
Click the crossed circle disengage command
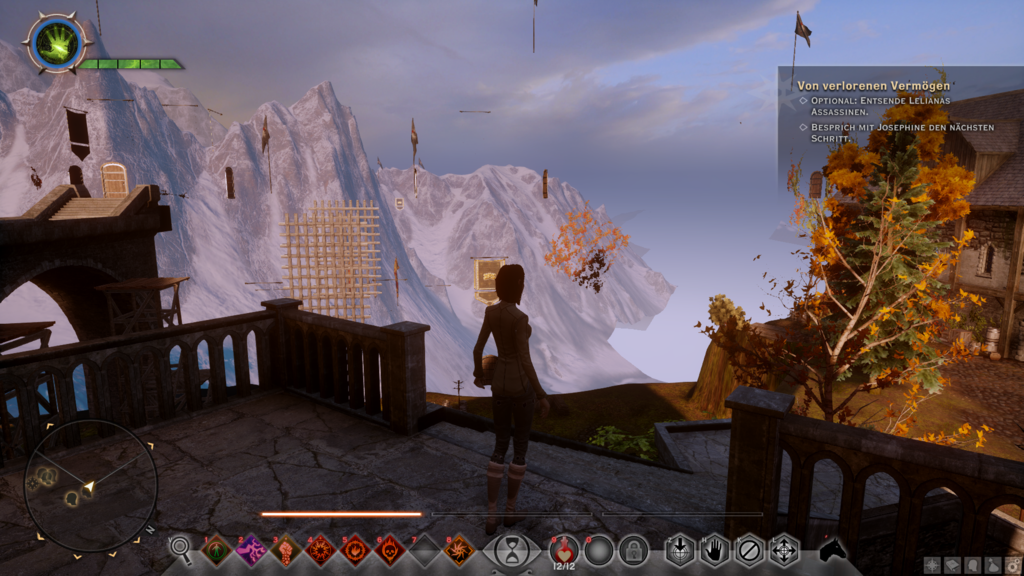[749, 550]
